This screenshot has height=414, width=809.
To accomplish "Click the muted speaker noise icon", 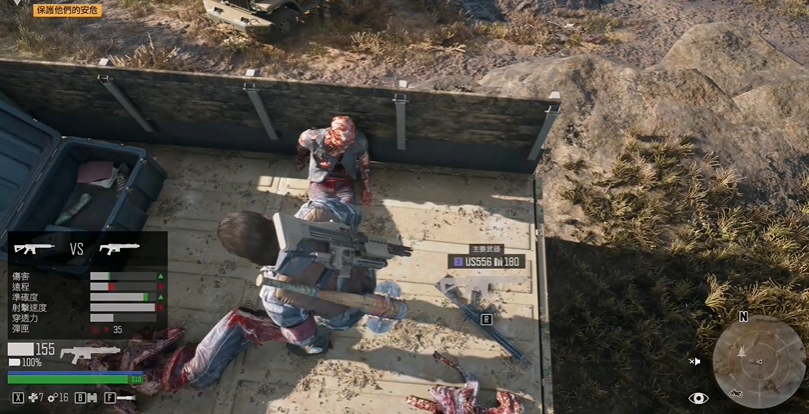I will tap(695, 361).
